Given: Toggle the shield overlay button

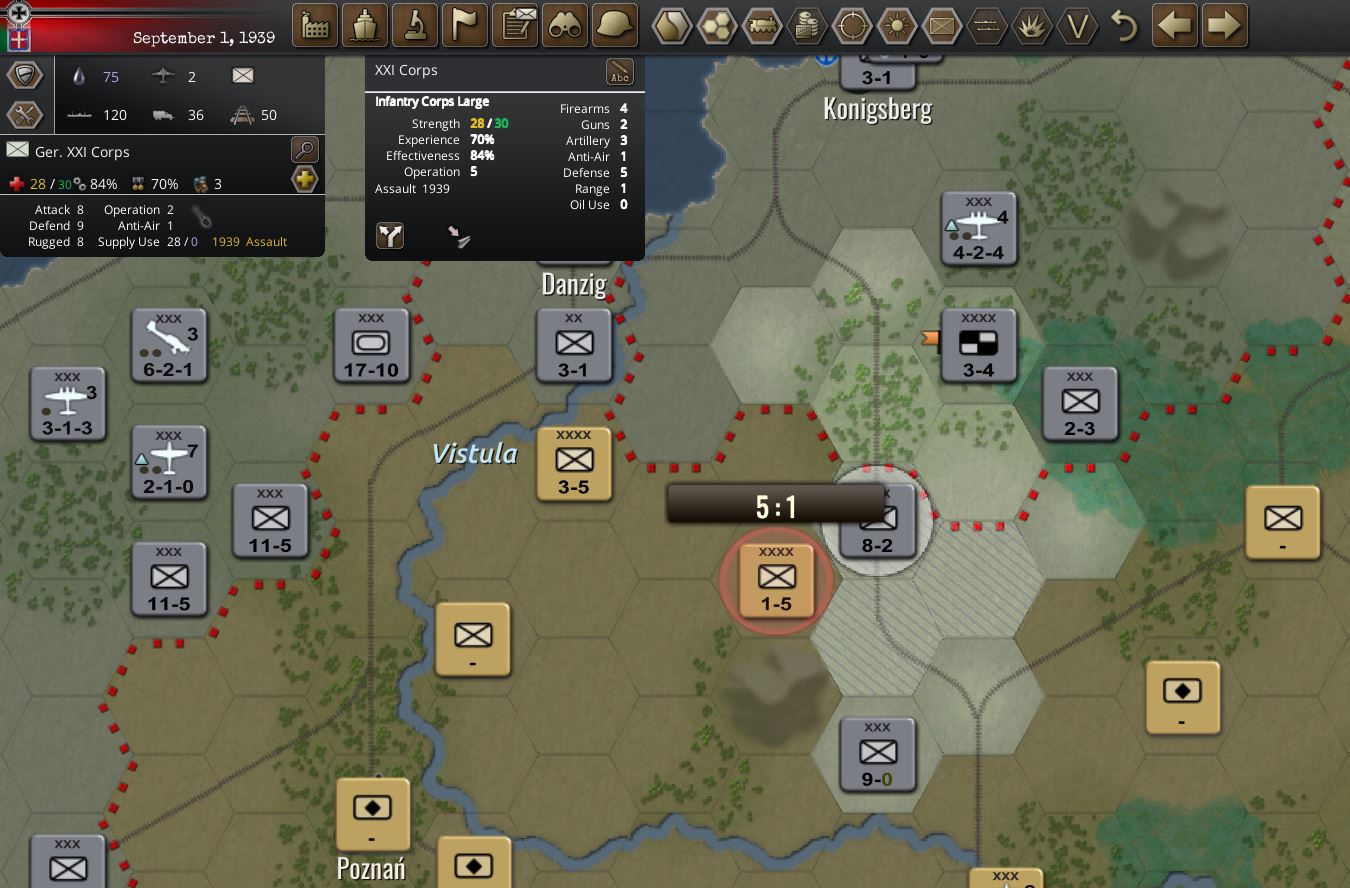Looking at the screenshot, I should [25, 74].
